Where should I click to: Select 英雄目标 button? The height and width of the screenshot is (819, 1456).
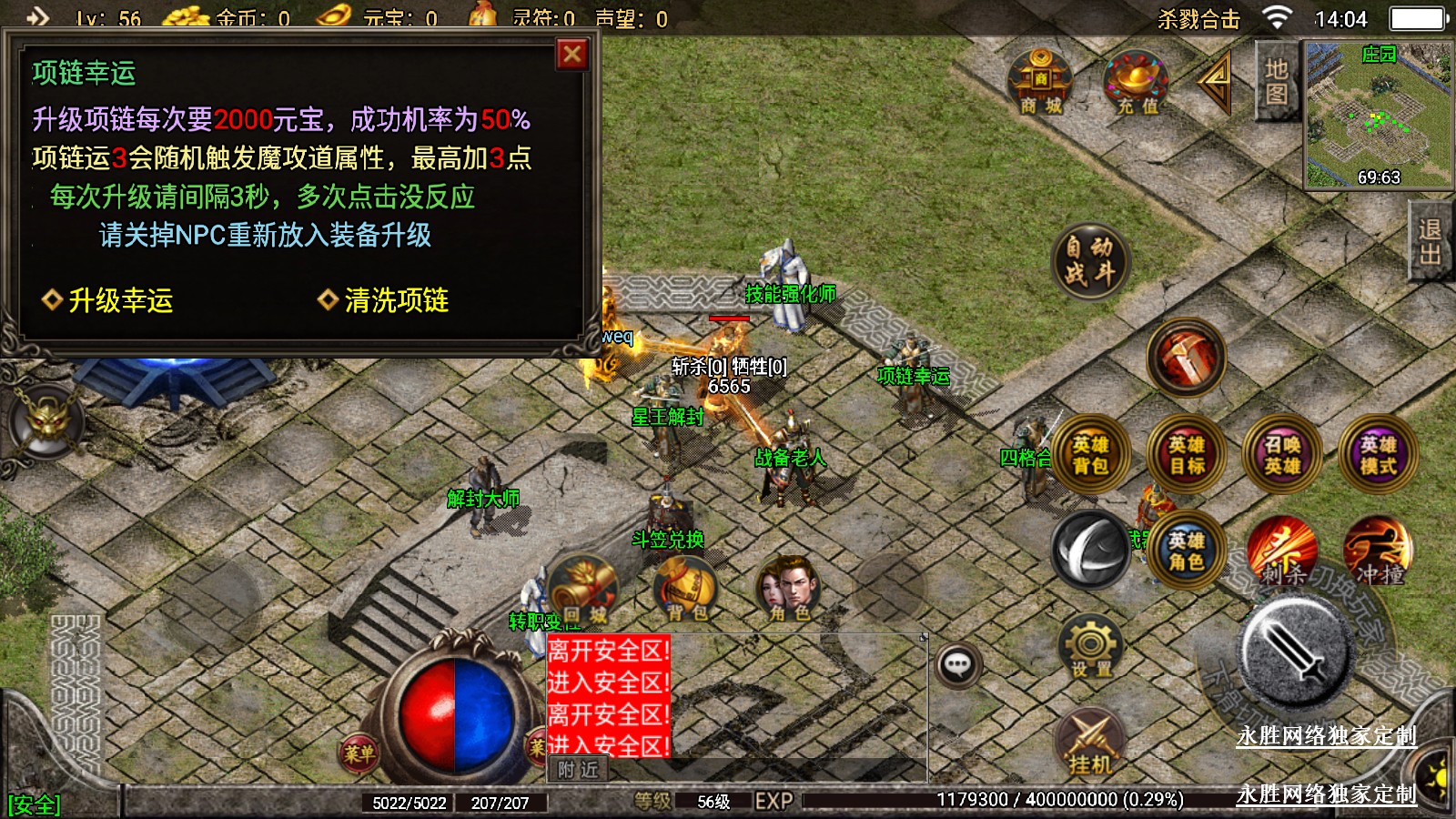click(1187, 454)
